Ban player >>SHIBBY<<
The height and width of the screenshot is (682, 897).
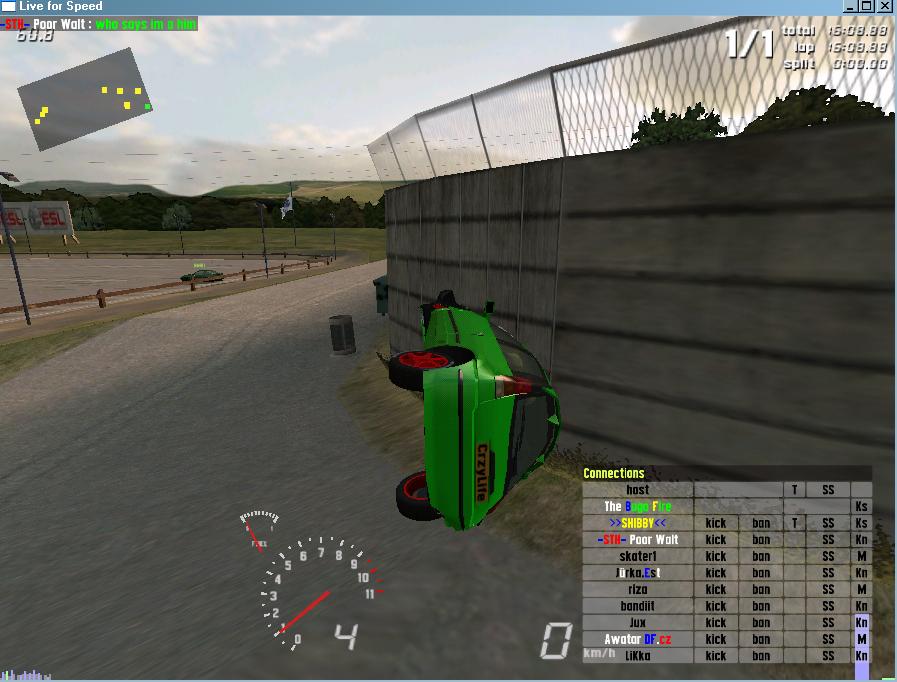761,523
